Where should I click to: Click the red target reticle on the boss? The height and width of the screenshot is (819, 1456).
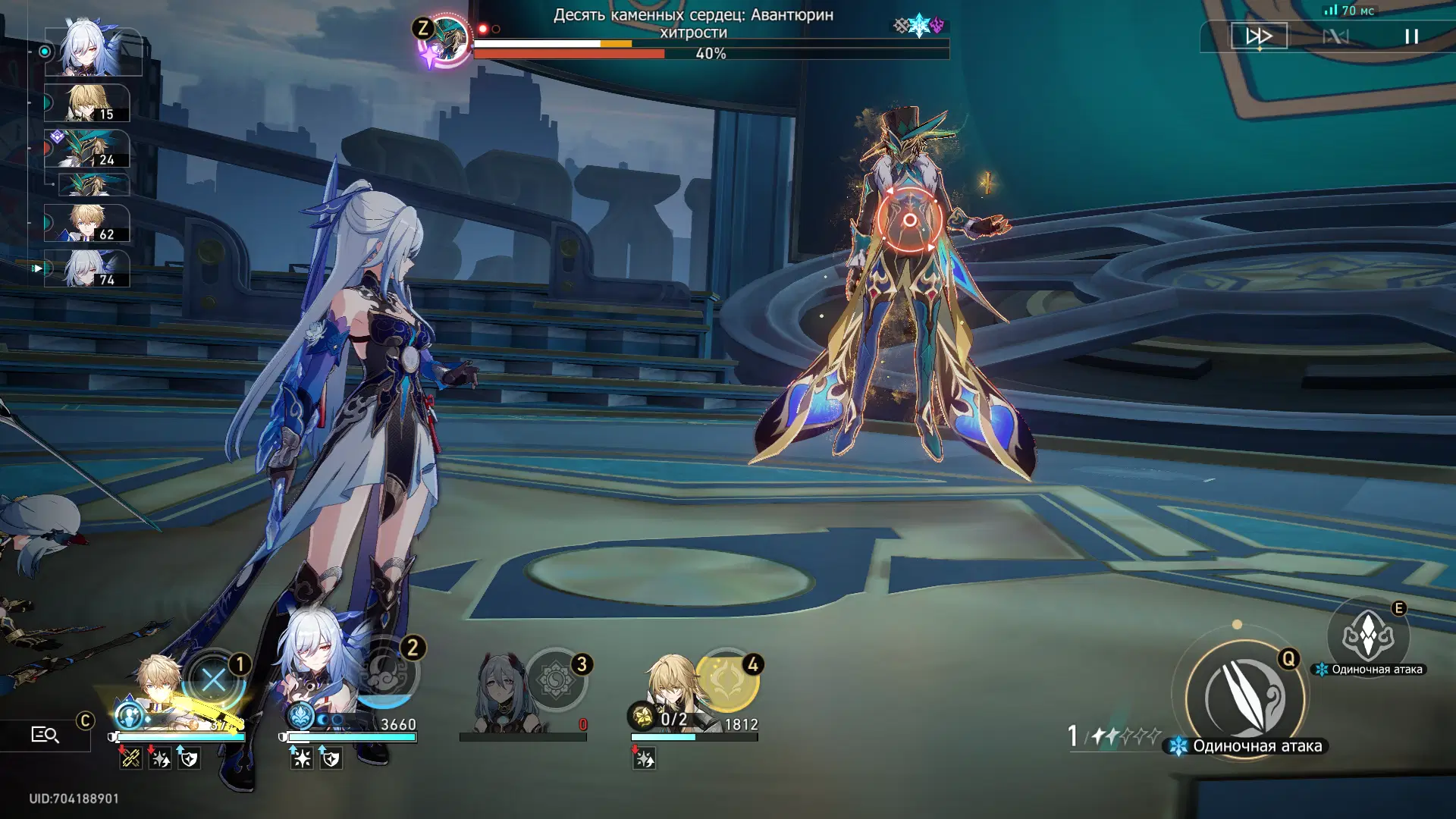[909, 221]
